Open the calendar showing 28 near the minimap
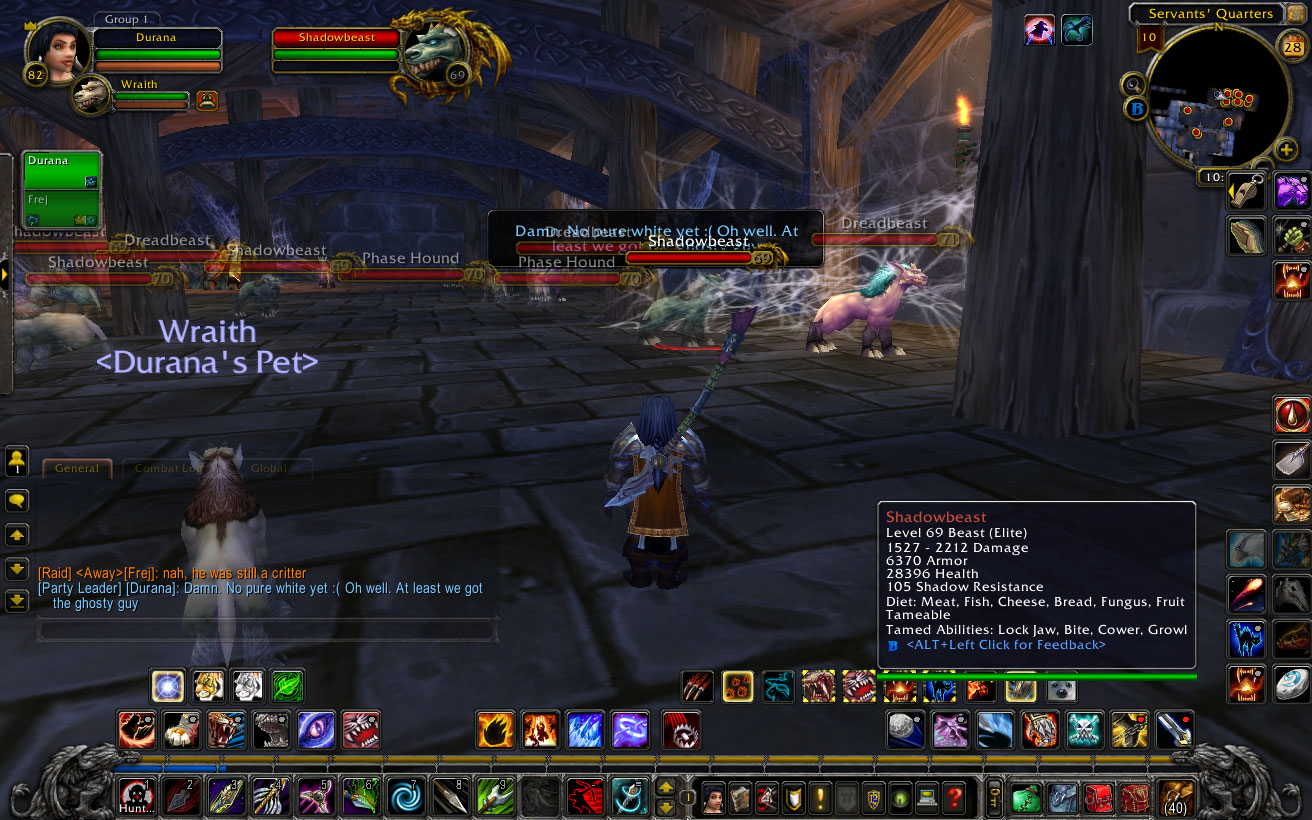 [x=1293, y=46]
